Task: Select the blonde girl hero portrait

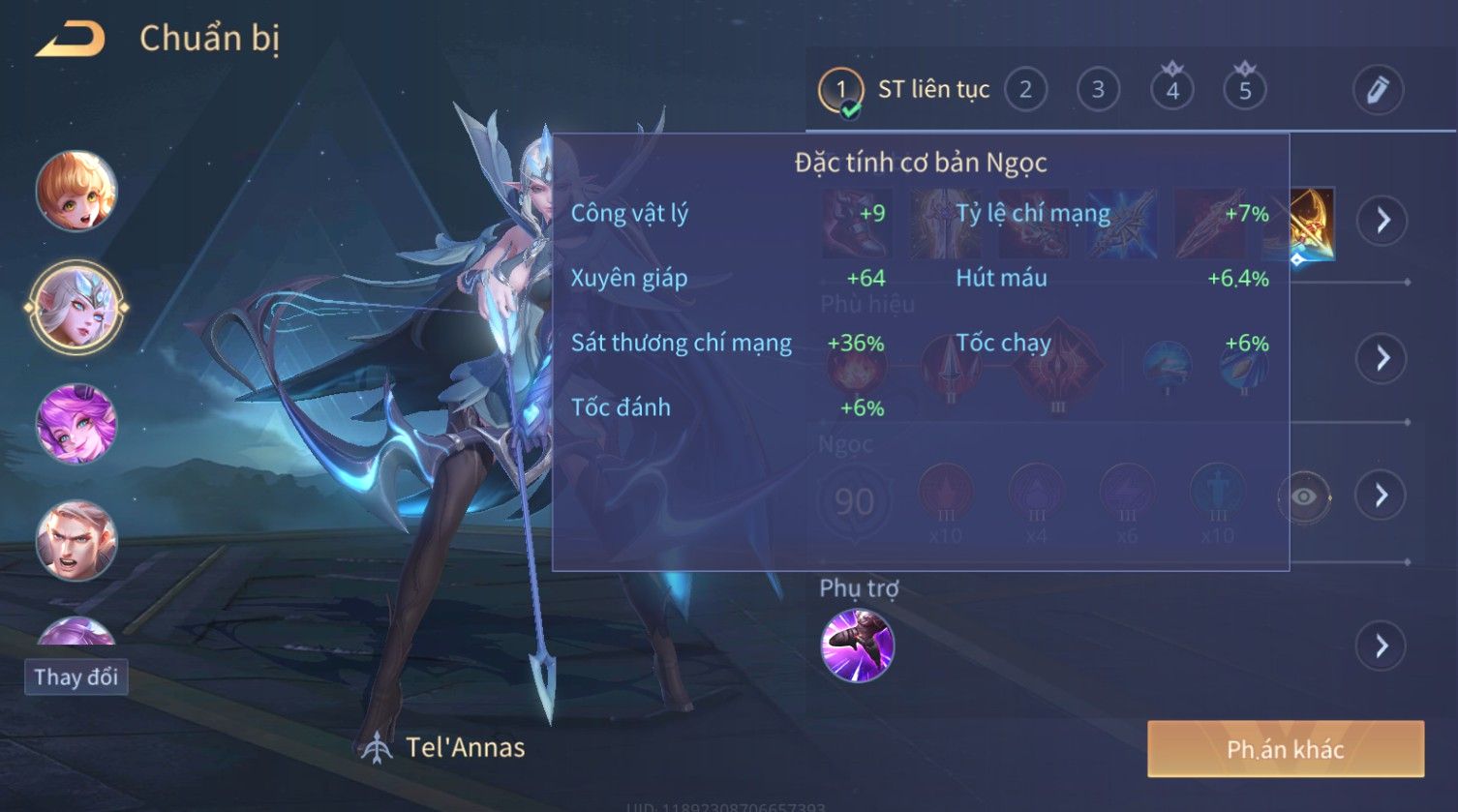Action: click(76, 191)
